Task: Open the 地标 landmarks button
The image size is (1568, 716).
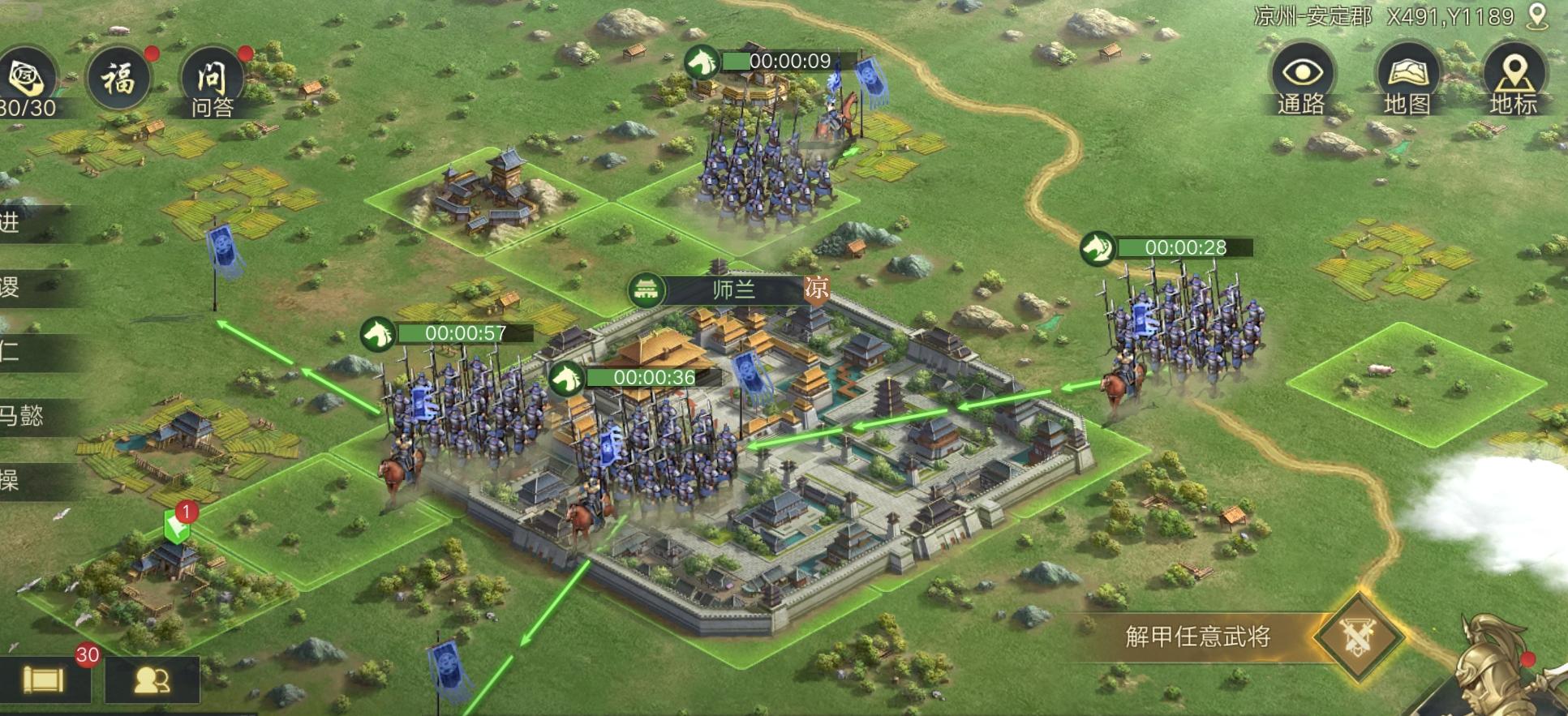Action: coord(1513,79)
